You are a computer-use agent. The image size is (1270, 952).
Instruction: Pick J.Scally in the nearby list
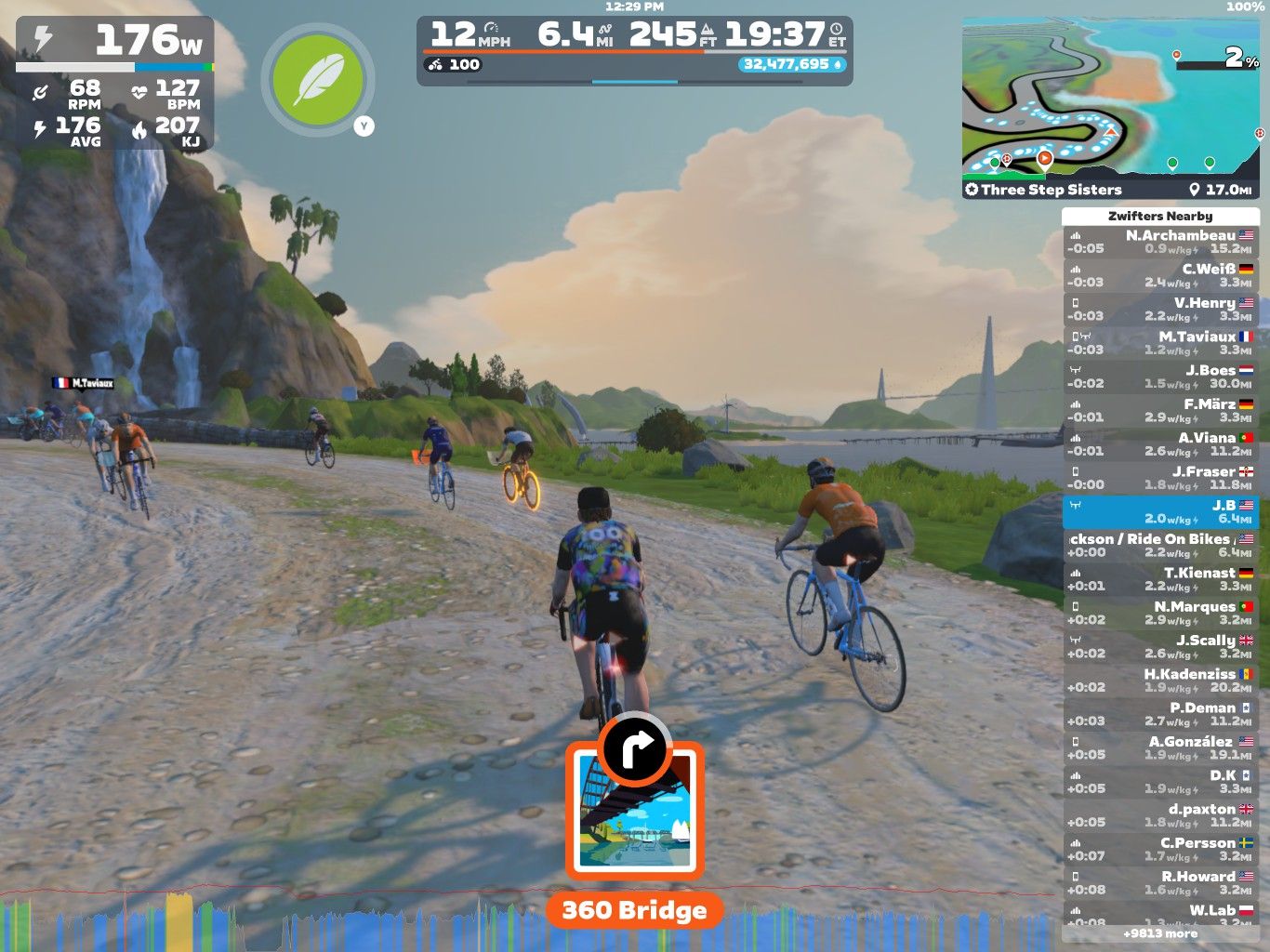tap(1160, 646)
